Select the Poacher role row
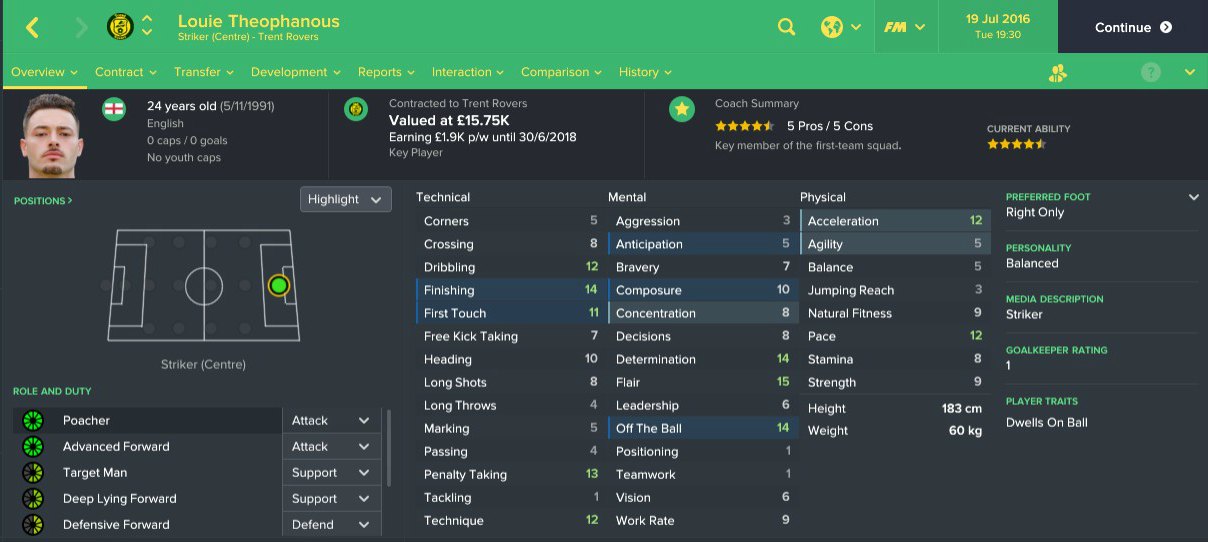The width and height of the screenshot is (1208, 542). (x=150, y=421)
